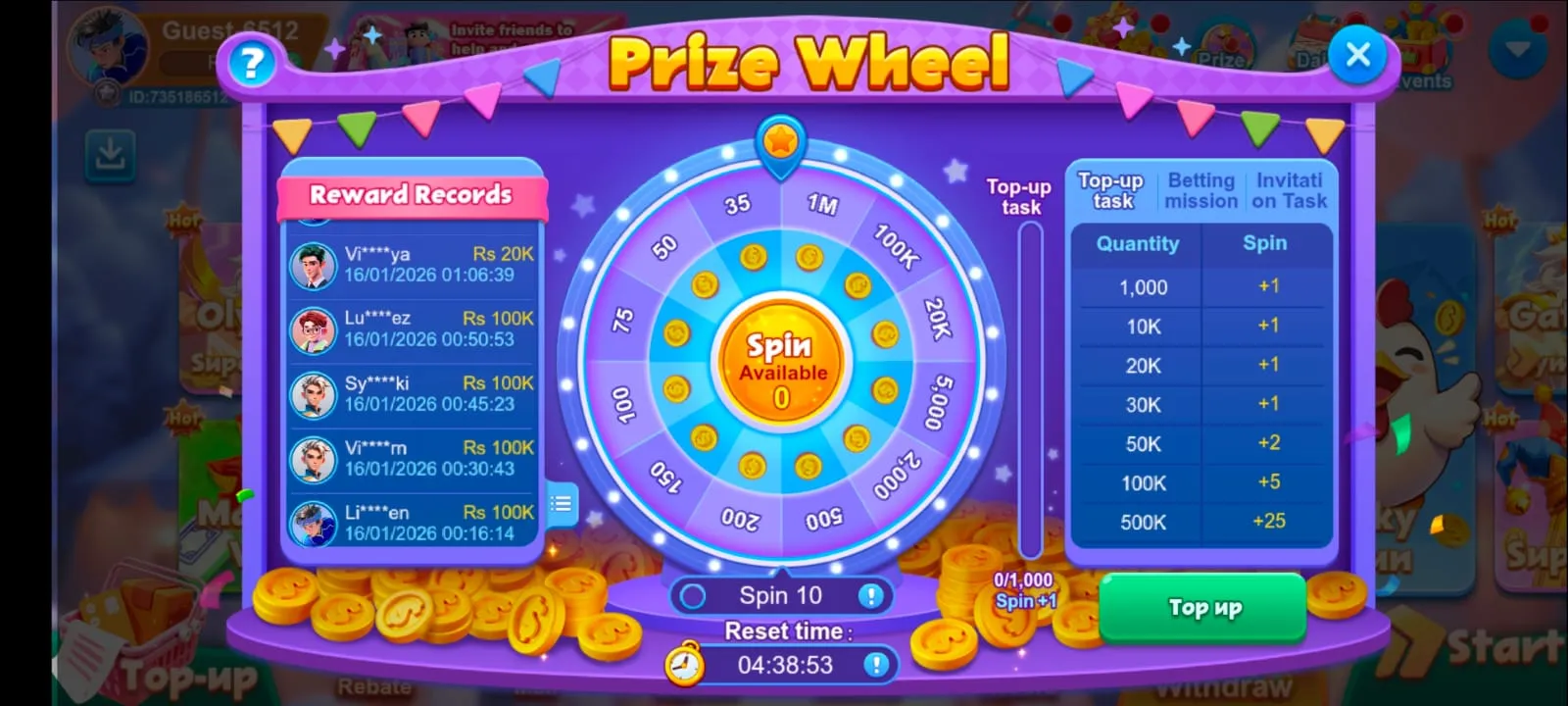Click Lu****ez's avatar in Reward Records
The height and width of the screenshot is (706, 1568).
click(312, 329)
